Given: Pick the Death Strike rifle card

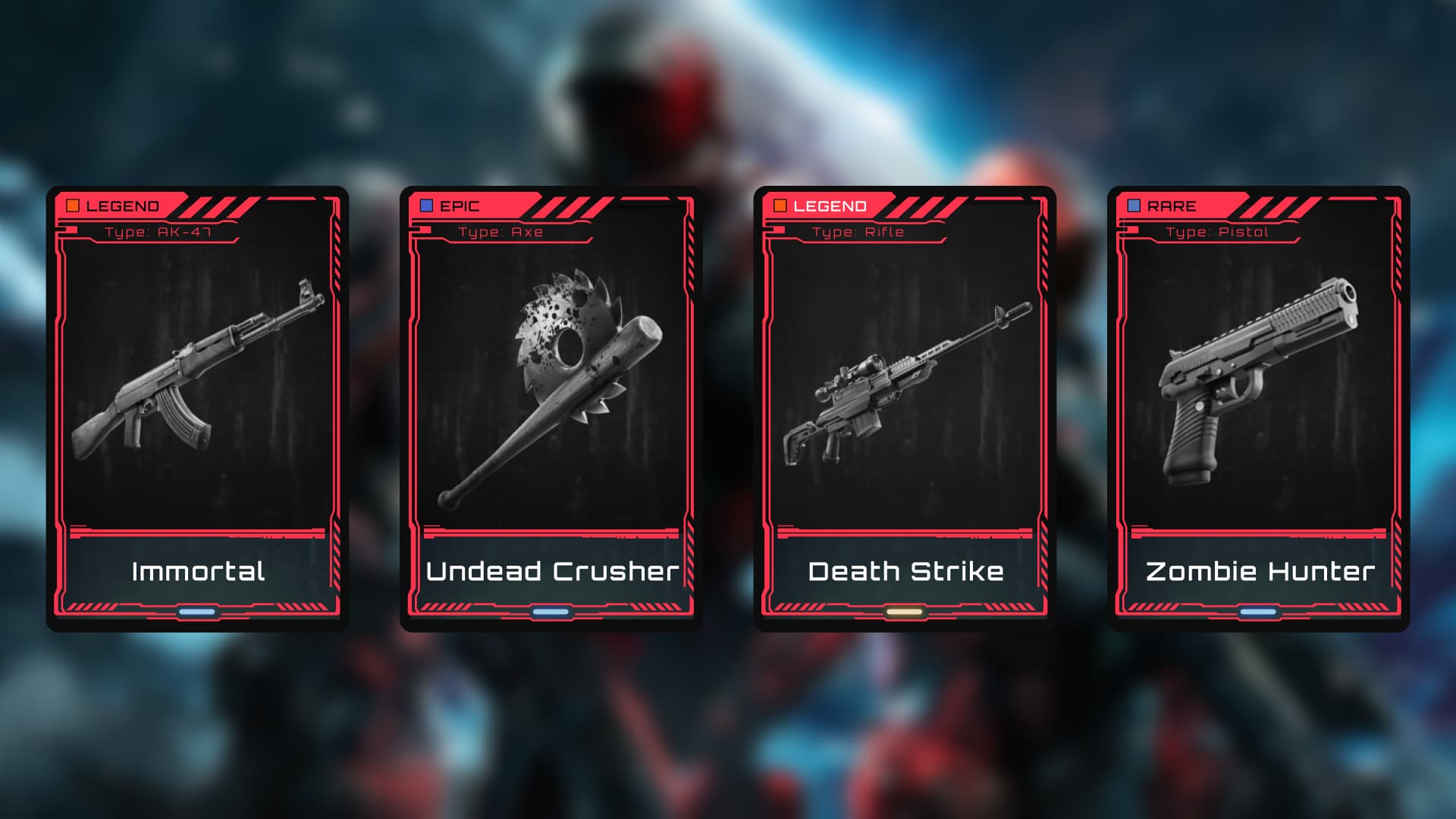Looking at the screenshot, I should (905, 408).
